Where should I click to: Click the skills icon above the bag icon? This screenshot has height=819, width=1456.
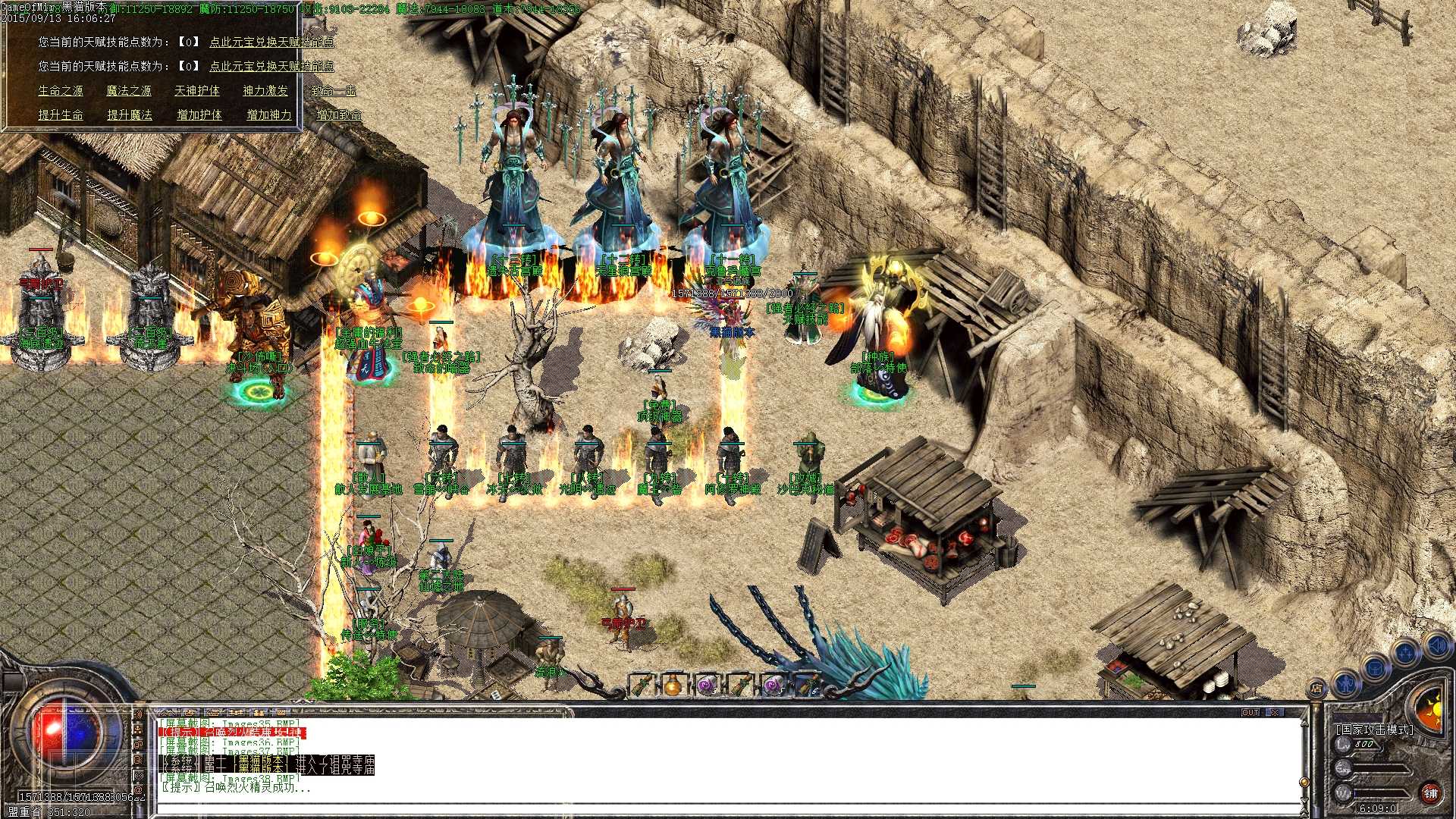[x=1405, y=654]
